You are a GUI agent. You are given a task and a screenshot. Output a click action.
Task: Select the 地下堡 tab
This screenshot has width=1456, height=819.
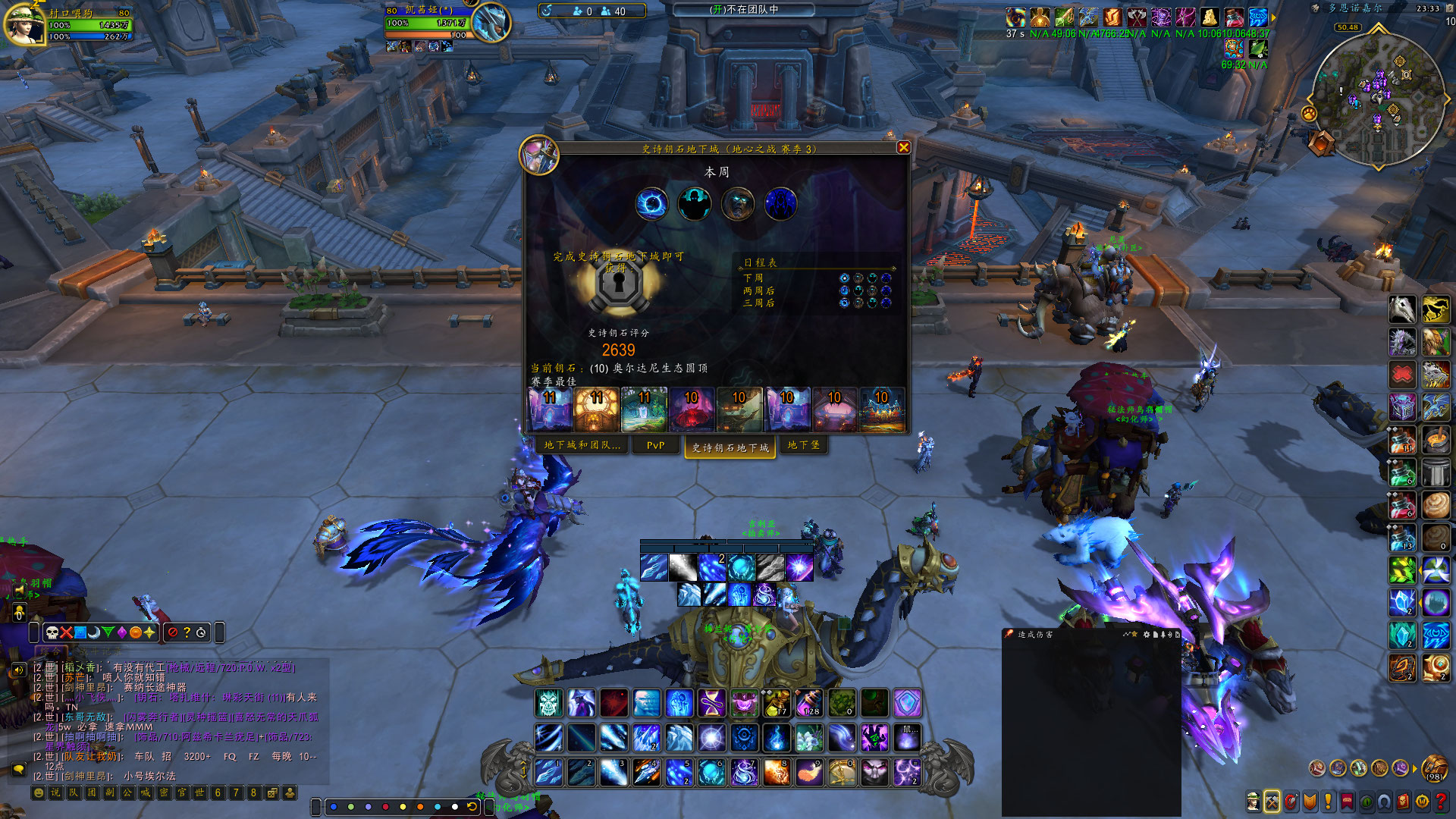point(803,445)
